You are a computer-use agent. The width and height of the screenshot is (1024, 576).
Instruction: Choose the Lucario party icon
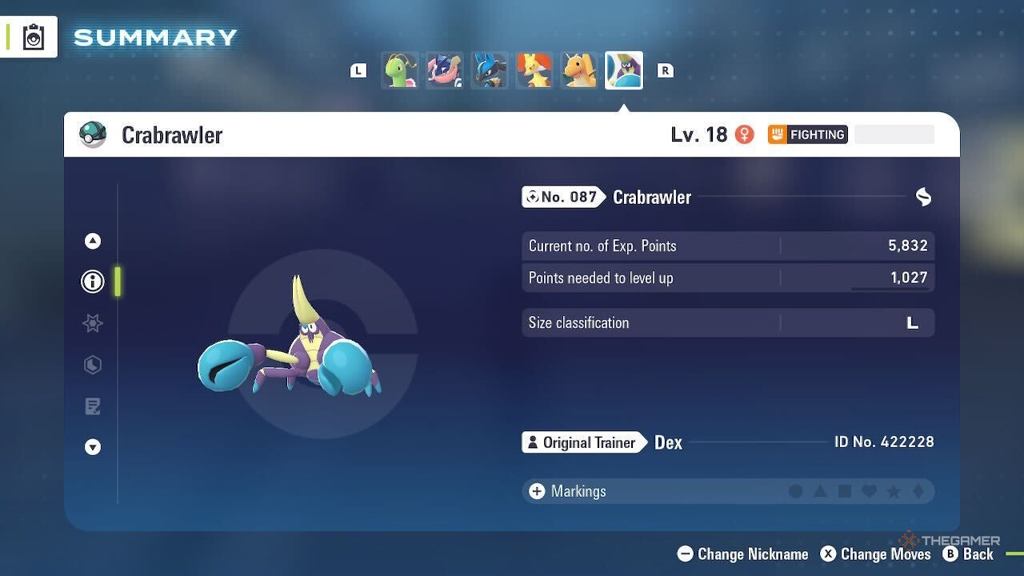coord(489,71)
